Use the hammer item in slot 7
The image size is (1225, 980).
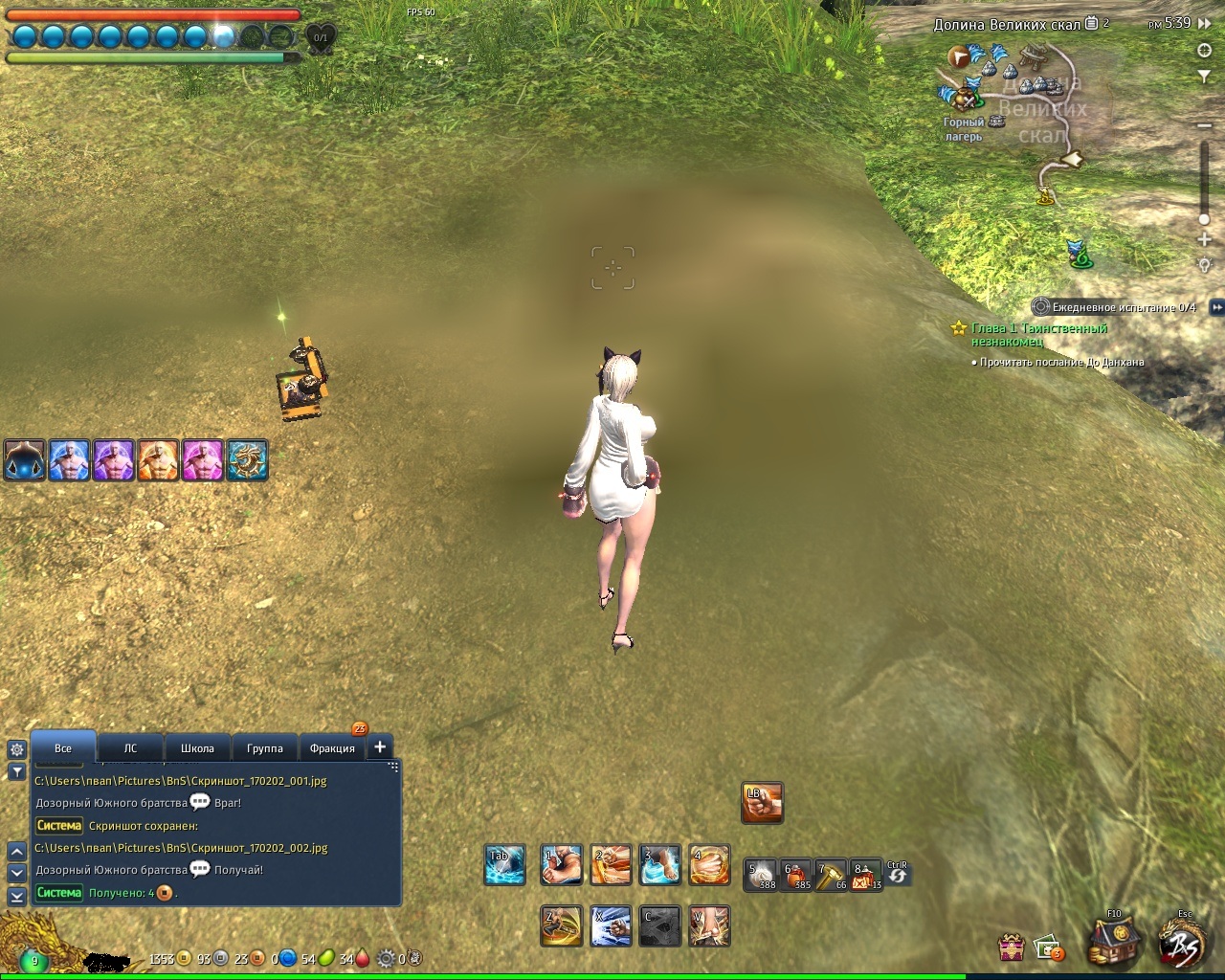(830, 873)
